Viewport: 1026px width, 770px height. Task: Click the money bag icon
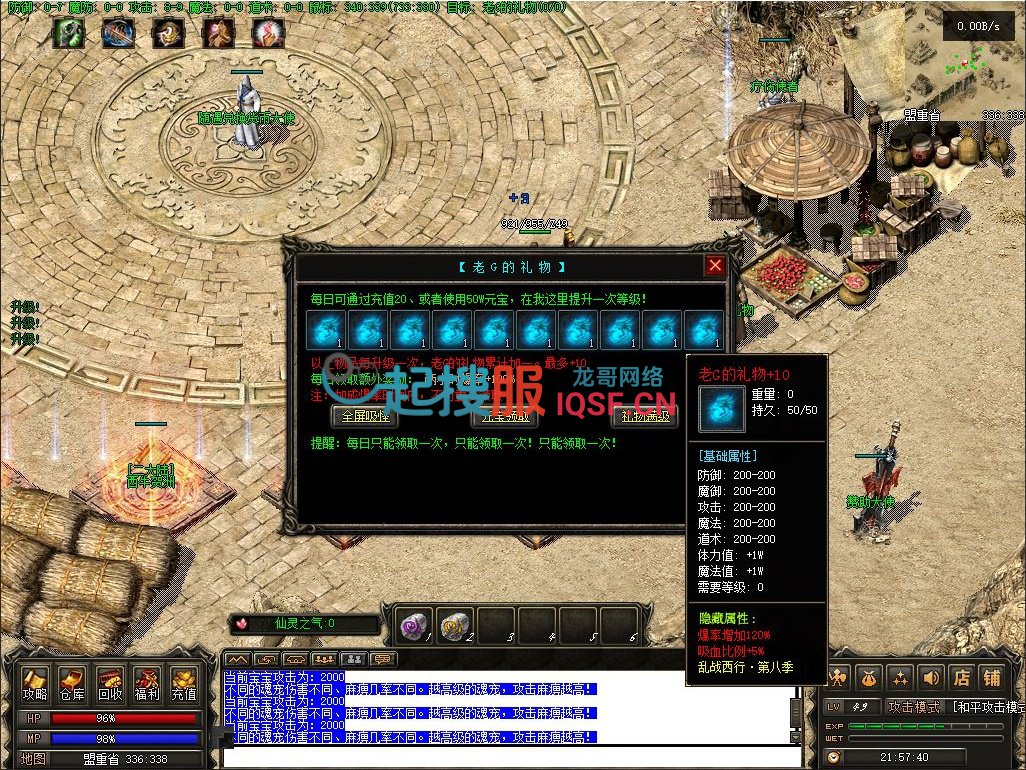[x=867, y=678]
